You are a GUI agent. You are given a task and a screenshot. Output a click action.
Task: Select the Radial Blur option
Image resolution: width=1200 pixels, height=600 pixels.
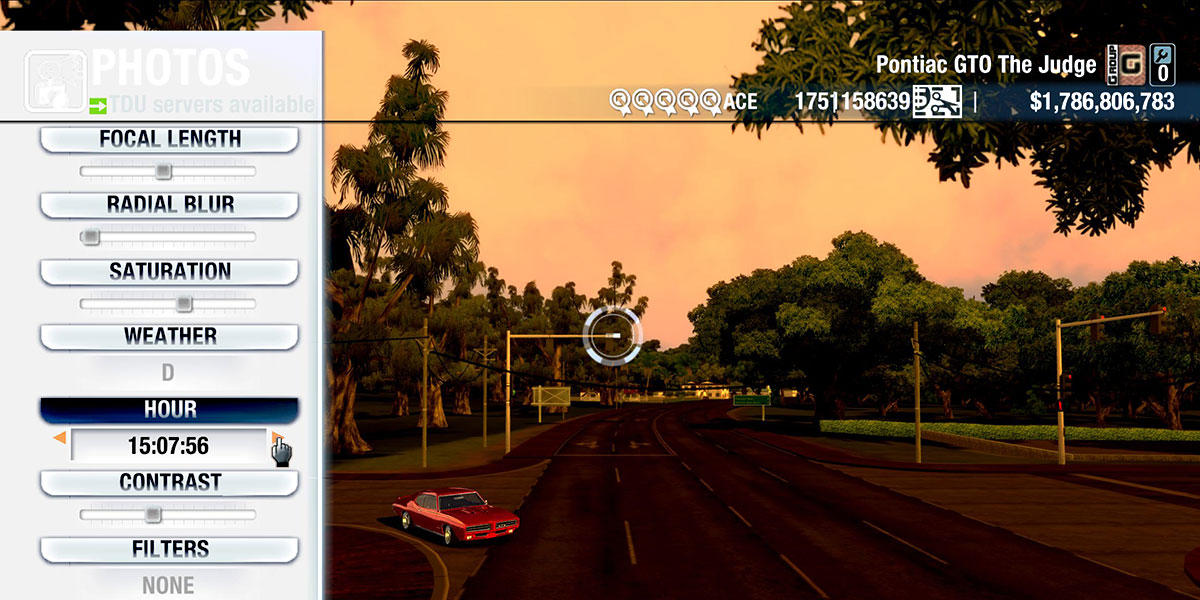(x=169, y=205)
